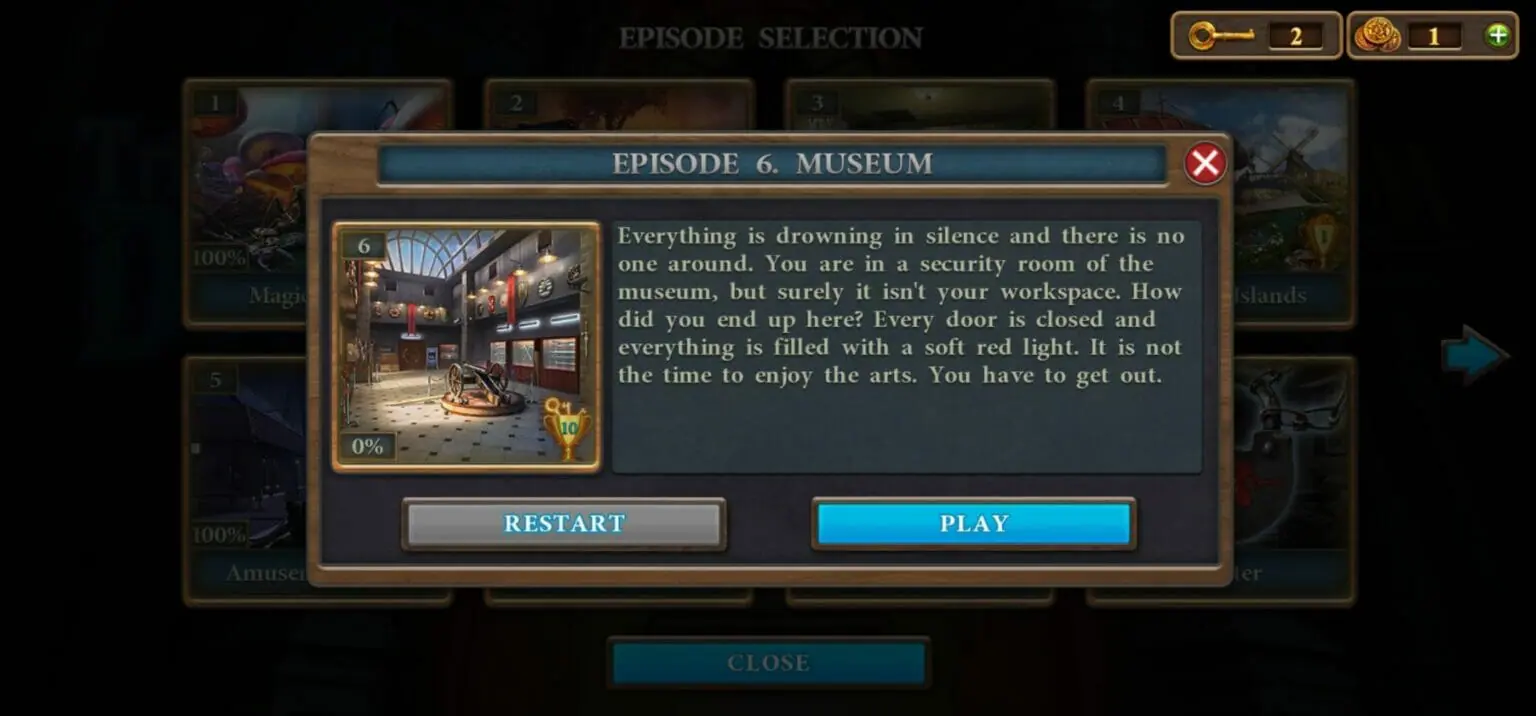Play Episode 6 Museum
Viewport: 1536px width, 716px height.
coord(973,524)
